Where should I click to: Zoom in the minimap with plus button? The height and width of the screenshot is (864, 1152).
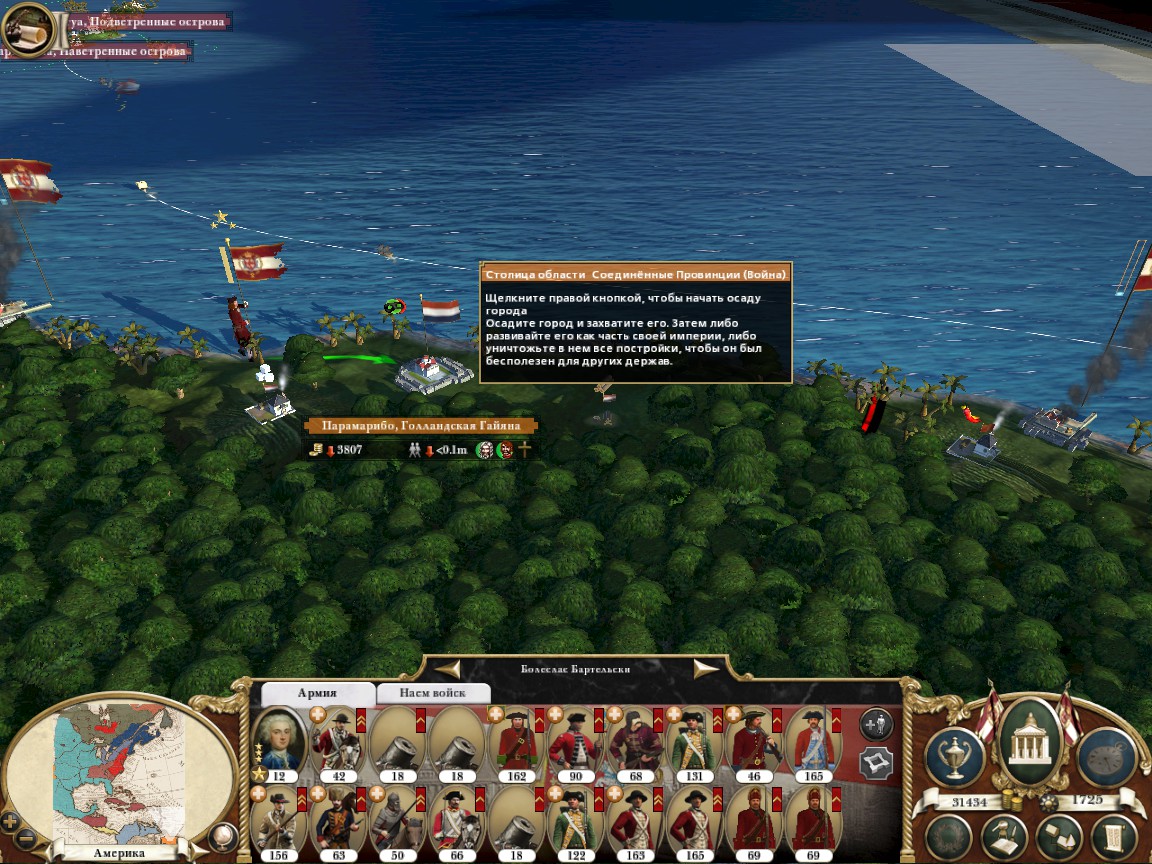coord(10,821)
